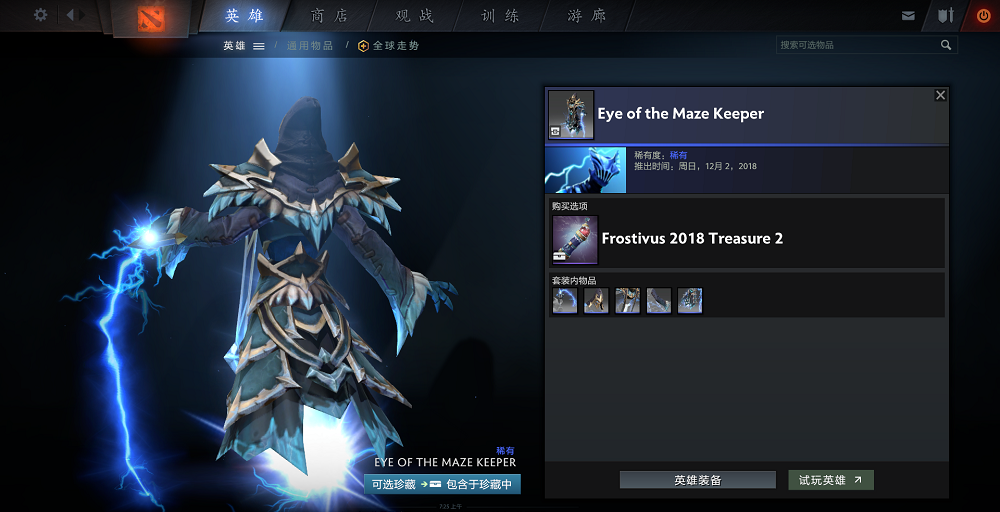
Task: Switch to the 英雄 heroes tab
Action: 245,16
